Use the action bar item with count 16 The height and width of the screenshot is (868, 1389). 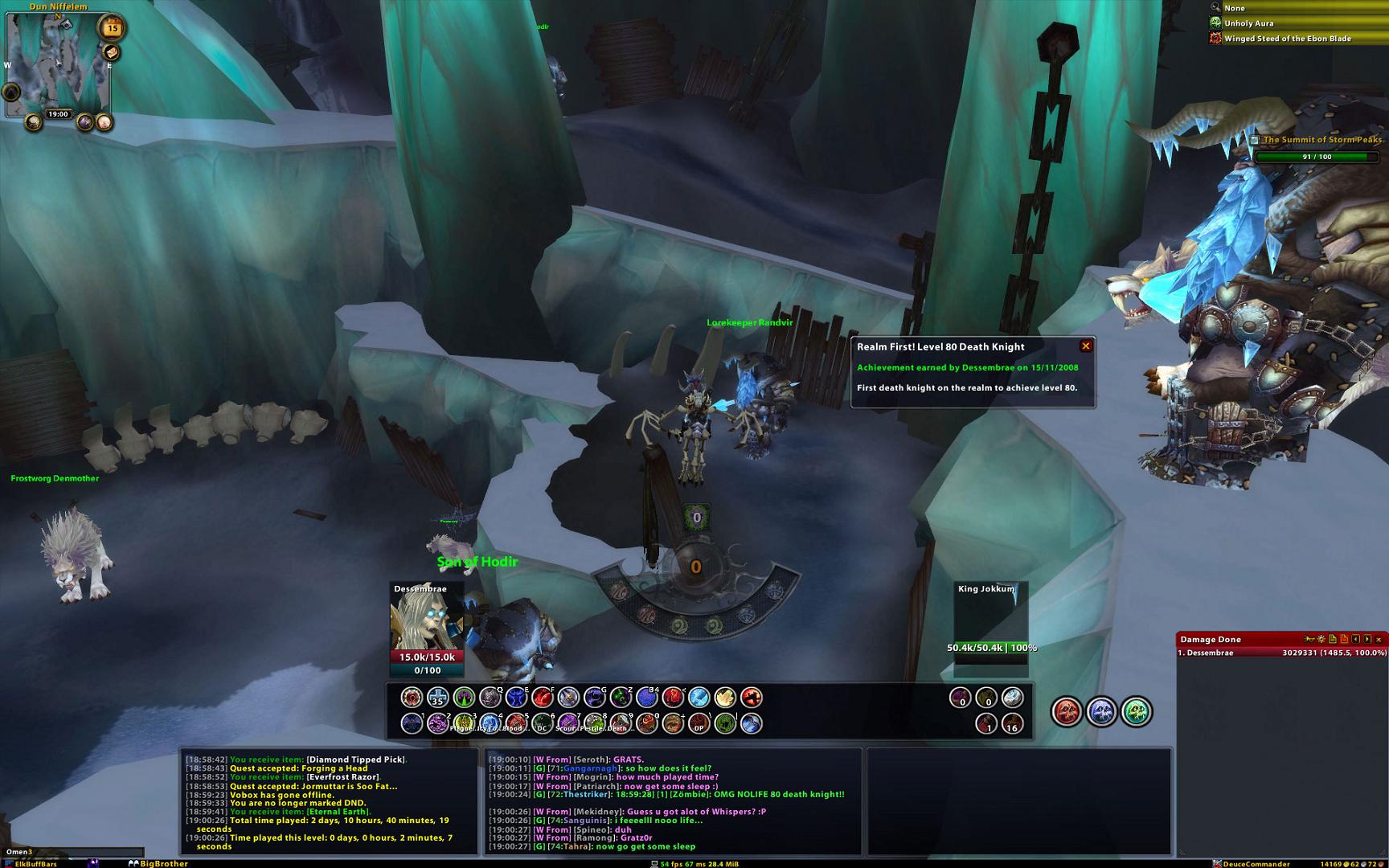(x=1012, y=723)
